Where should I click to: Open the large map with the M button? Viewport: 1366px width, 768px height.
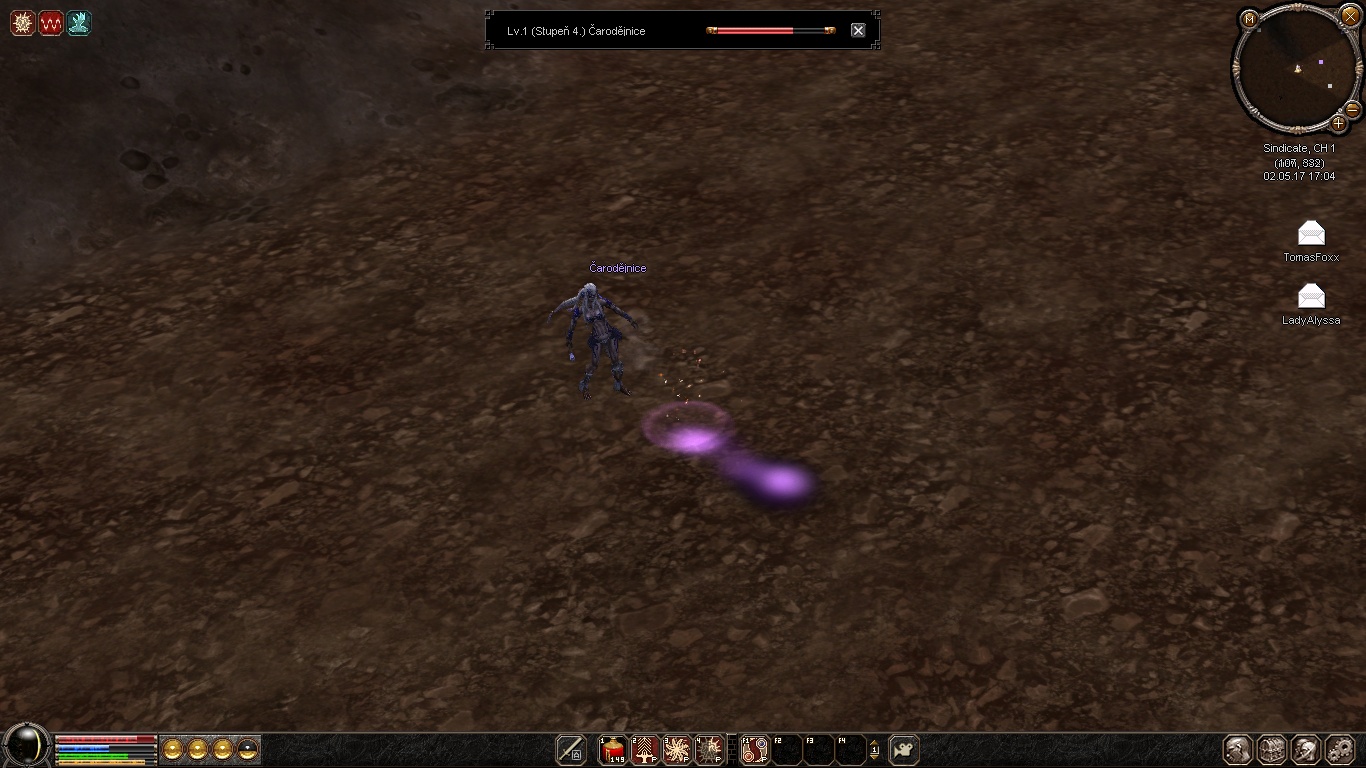click(1249, 18)
